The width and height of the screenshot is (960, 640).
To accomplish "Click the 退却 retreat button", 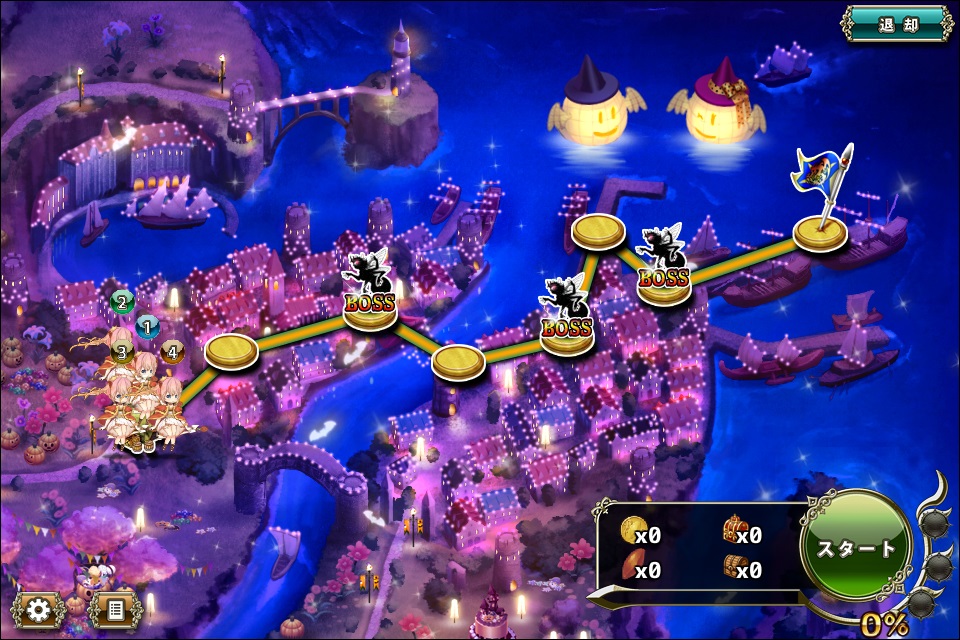I will [897, 24].
